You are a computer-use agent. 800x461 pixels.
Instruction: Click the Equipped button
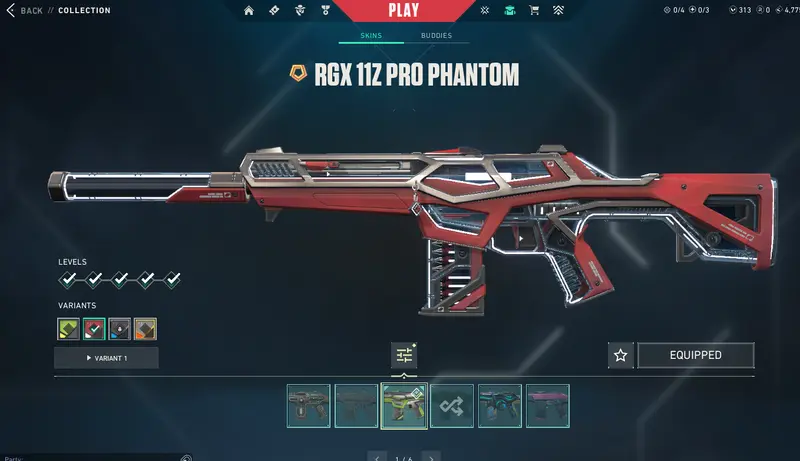pos(695,355)
